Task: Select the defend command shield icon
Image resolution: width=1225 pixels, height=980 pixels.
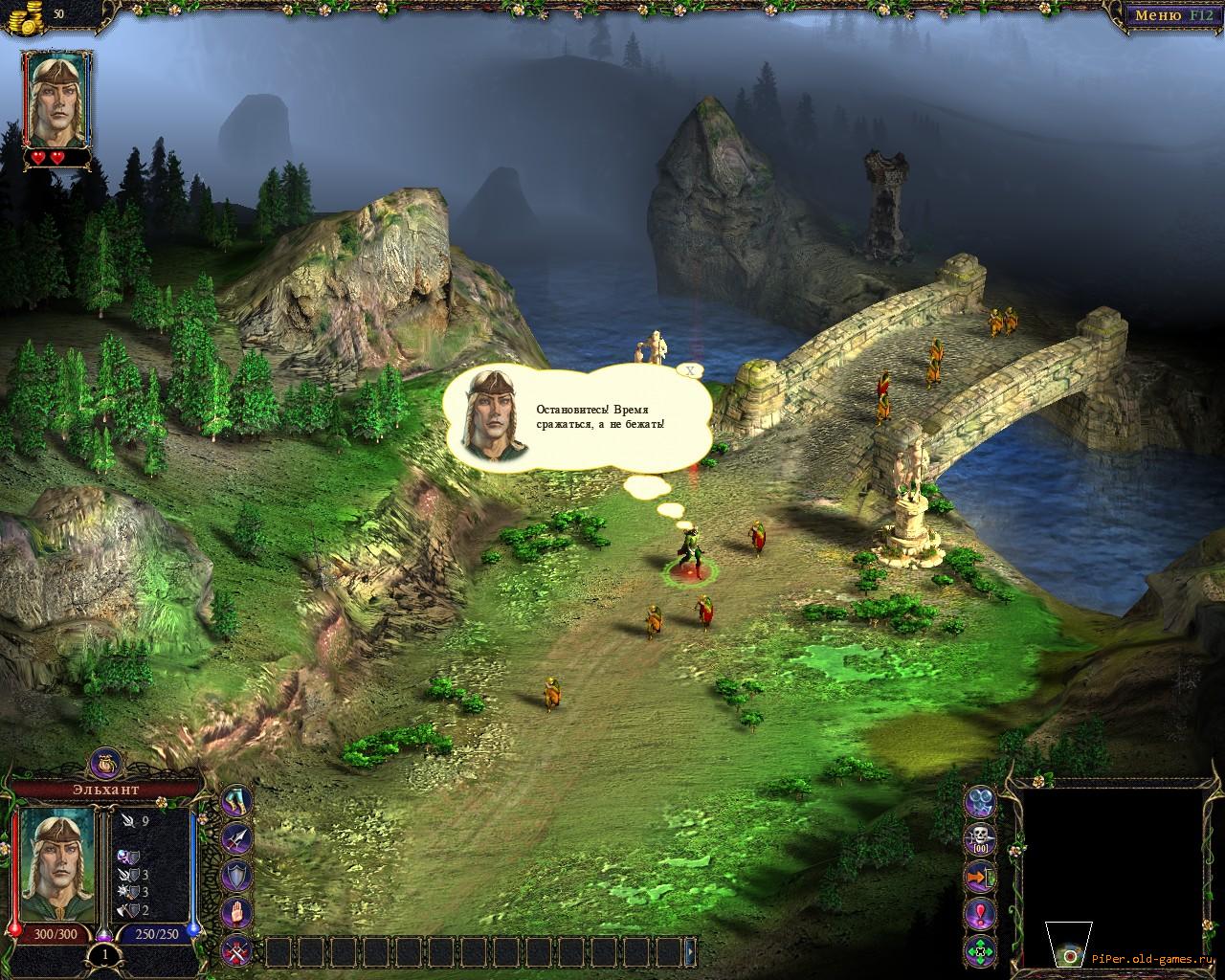Action: coord(236,876)
